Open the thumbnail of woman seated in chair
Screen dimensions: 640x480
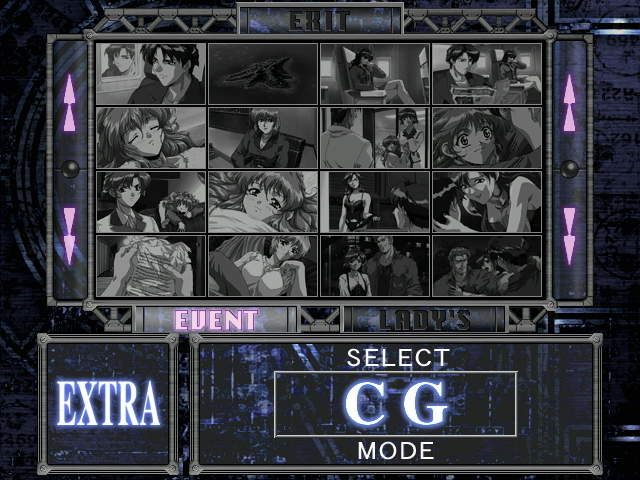(263, 138)
